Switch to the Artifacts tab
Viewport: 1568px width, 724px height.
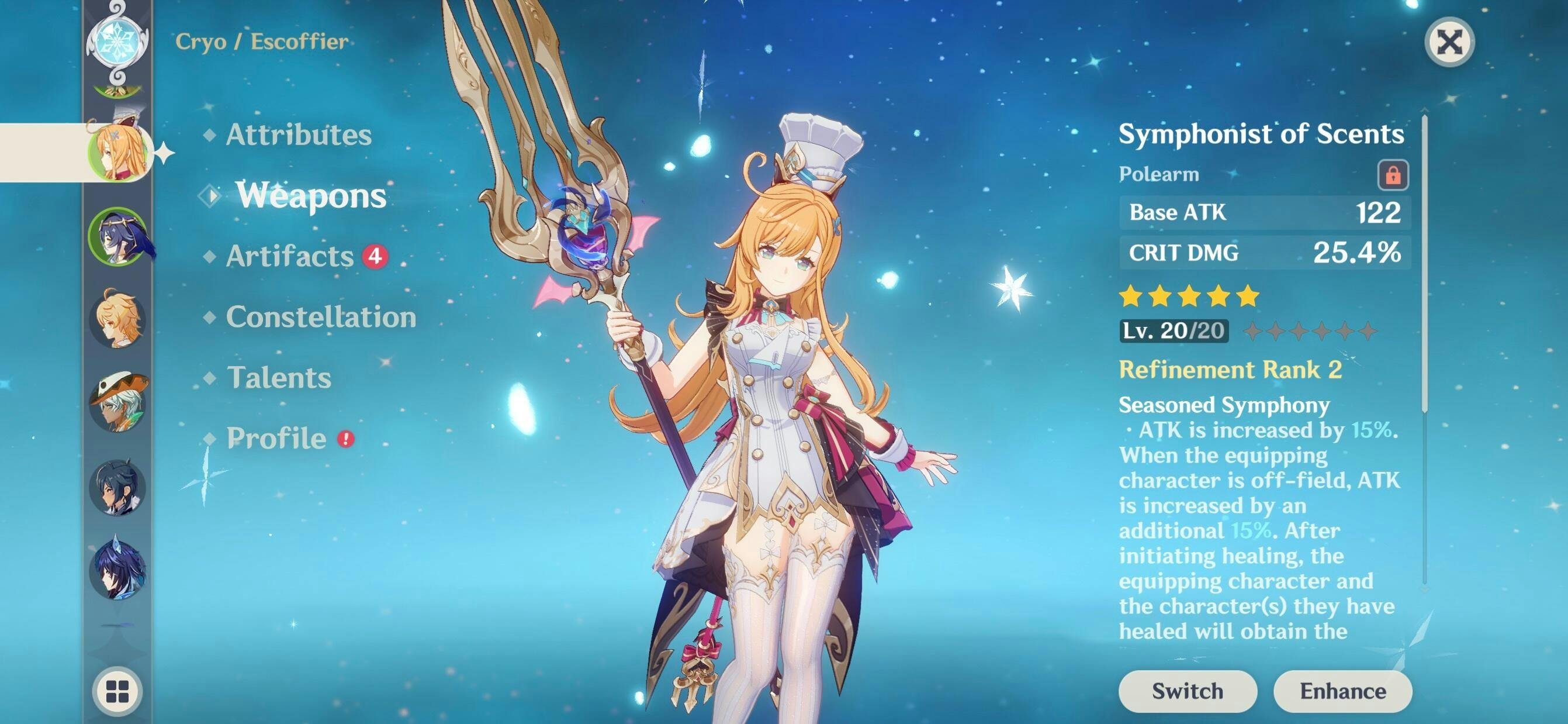[x=290, y=256]
